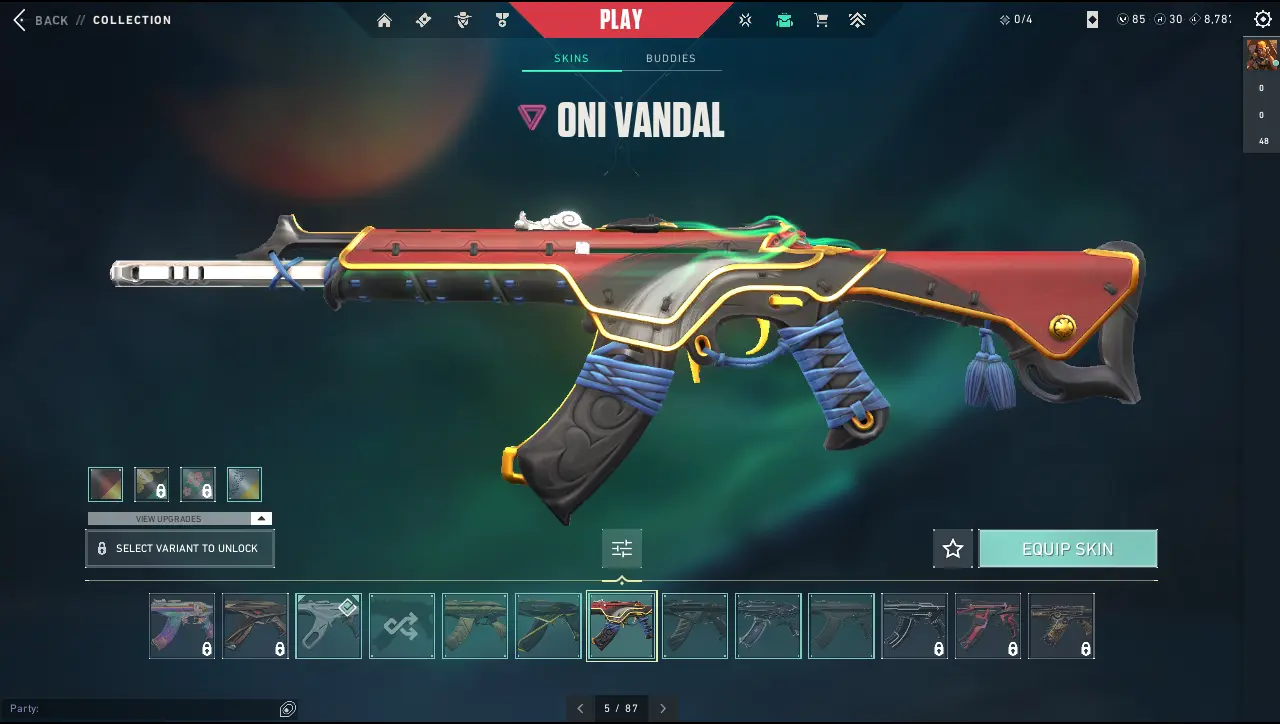Favorite this skin with the star button
The image size is (1280, 724).
click(953, 549)
